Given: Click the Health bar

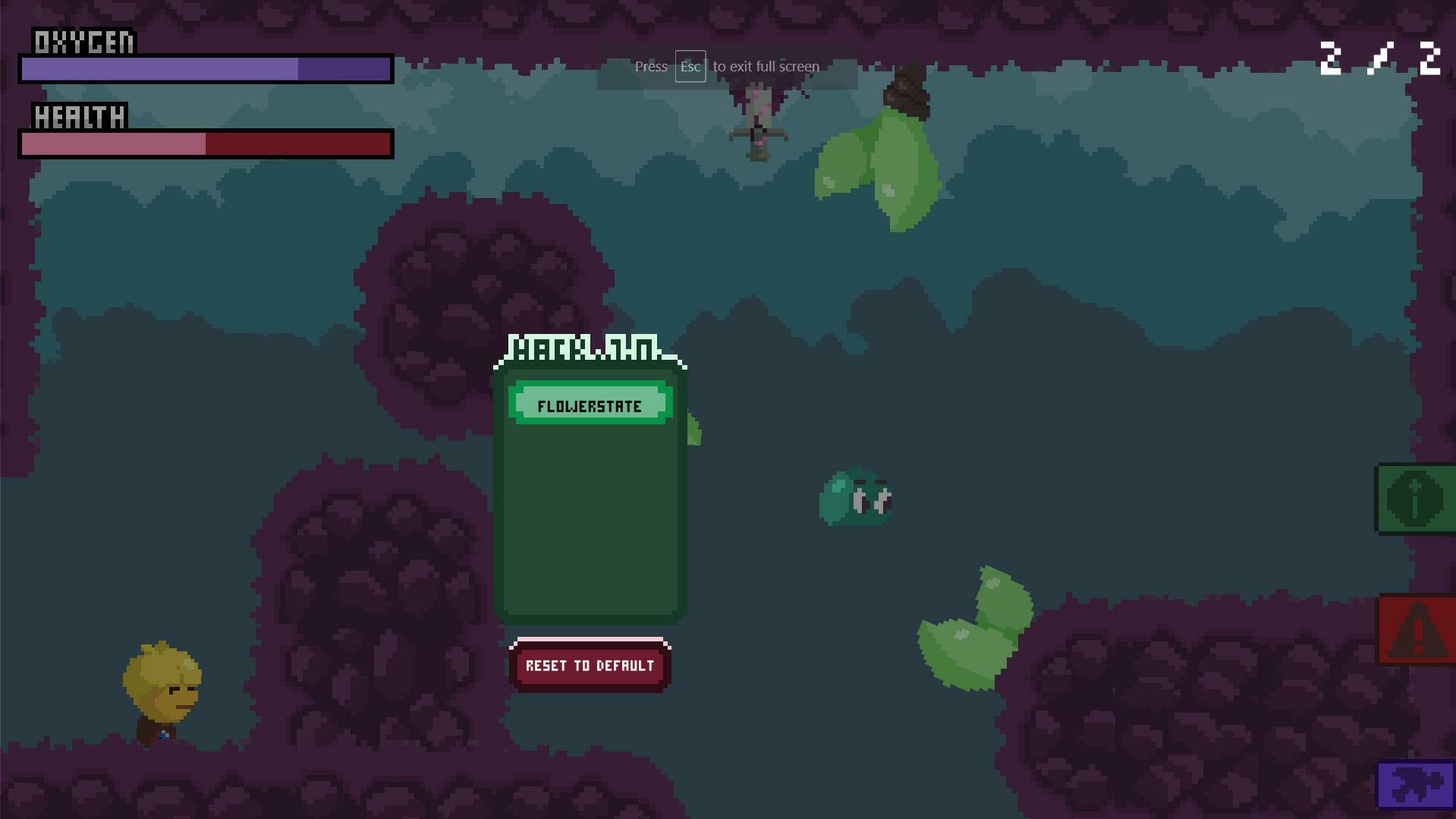Looking at the screenshot, I should click(205, 143).
